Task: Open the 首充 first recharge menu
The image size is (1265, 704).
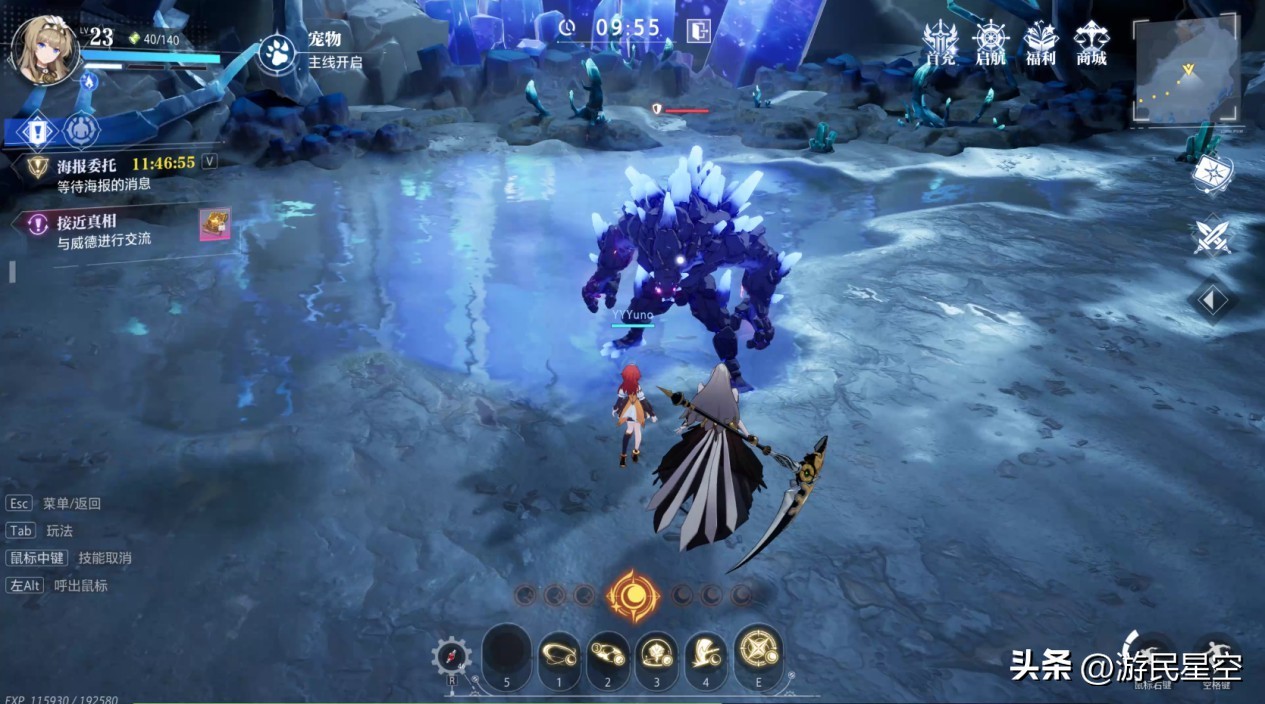Action: click(940, 43)
